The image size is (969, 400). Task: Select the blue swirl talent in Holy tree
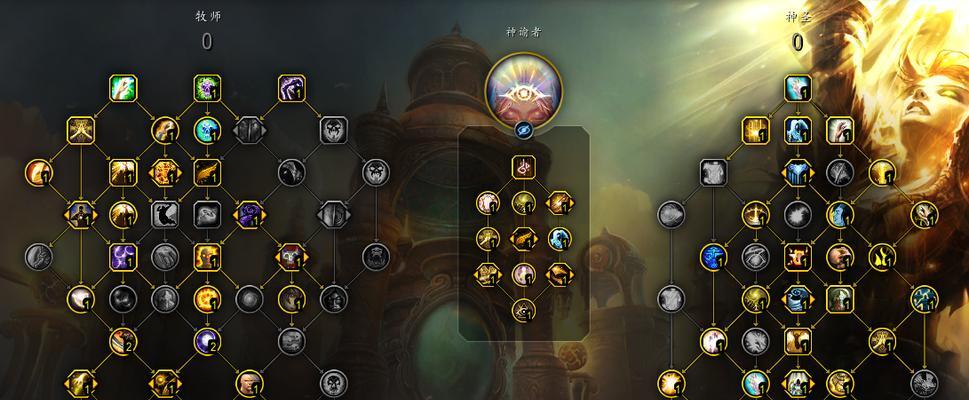(x=713, y=256)
